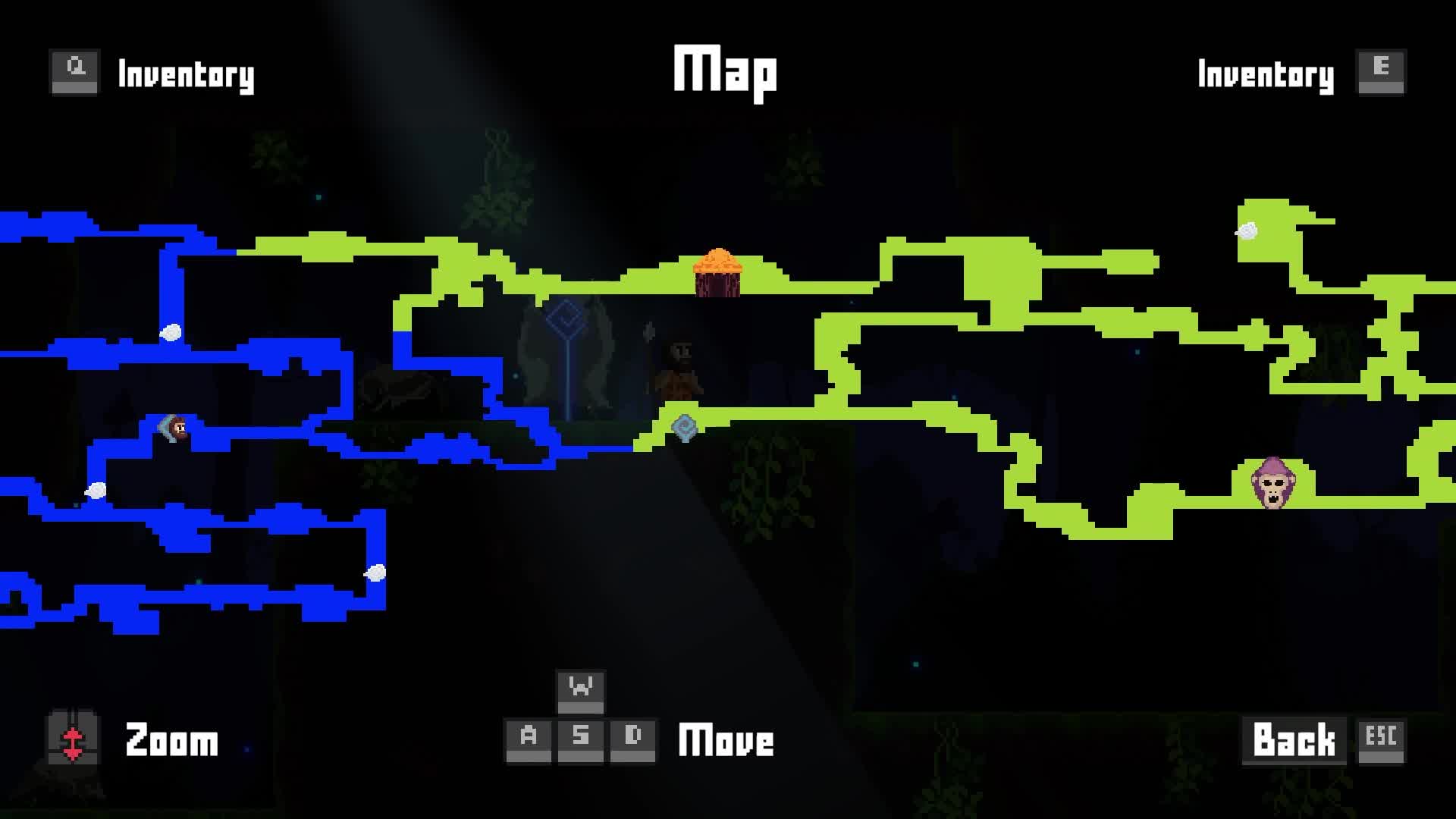Select the bearded player head map marker
Screen dimensions: 1456x819
pyautogui.click(x=176, y=428)
